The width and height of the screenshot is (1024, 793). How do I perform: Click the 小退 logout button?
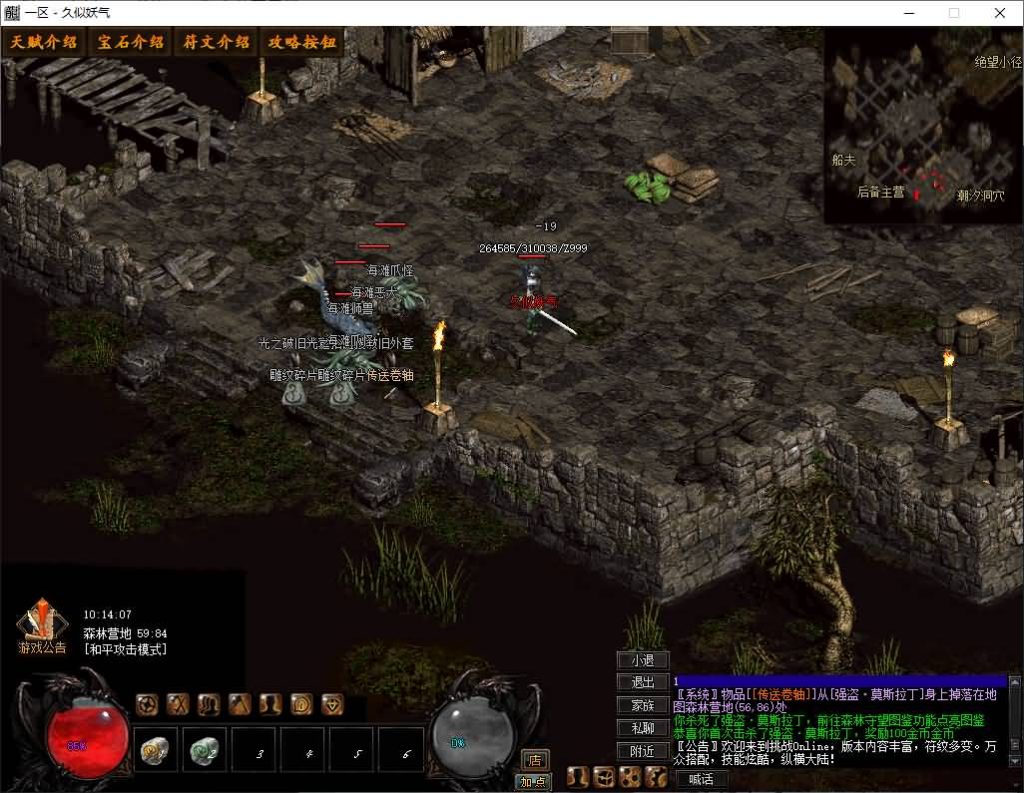(x=643, y=660)
